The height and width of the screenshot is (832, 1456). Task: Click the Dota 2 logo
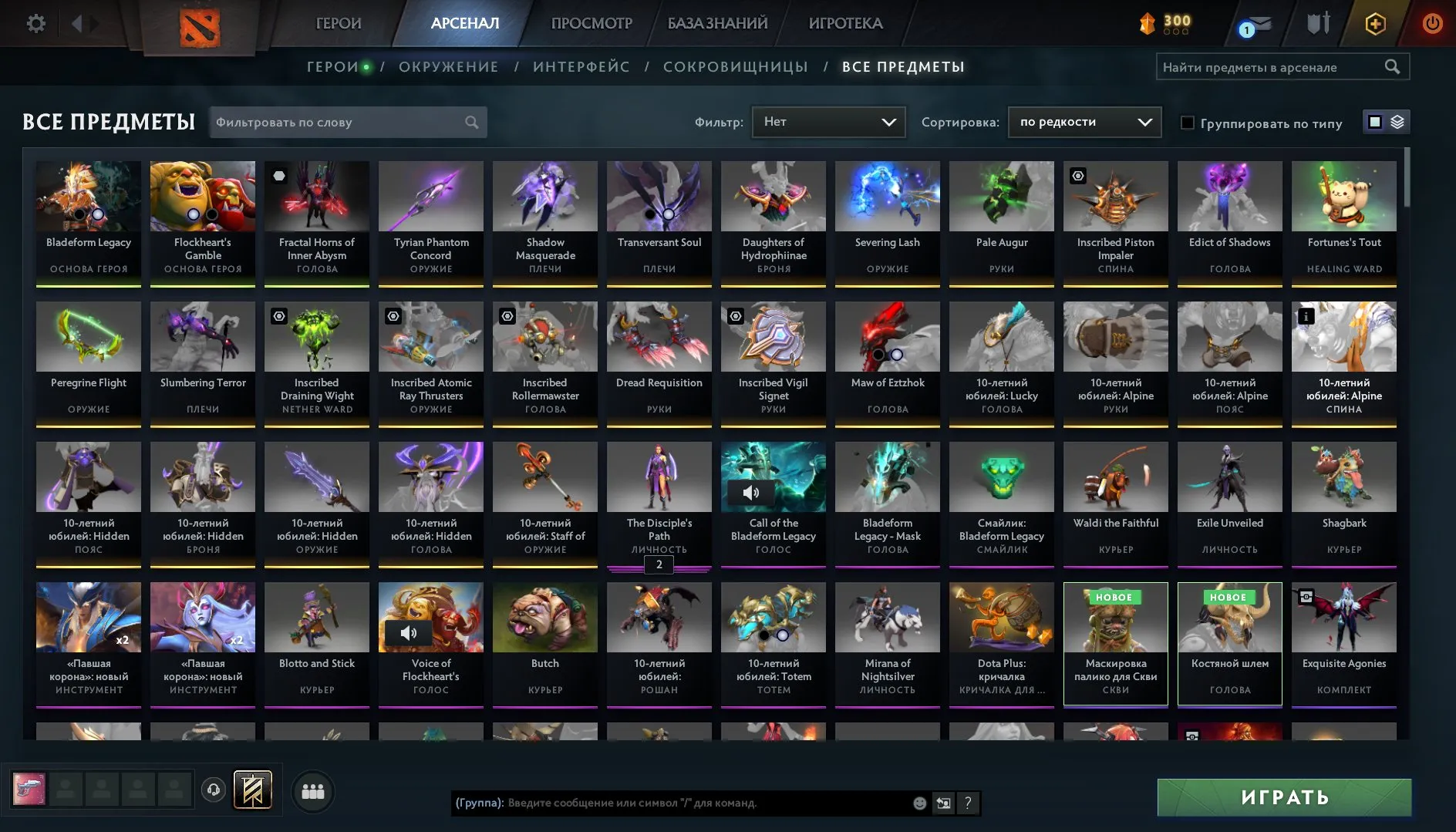click(202, 25)
